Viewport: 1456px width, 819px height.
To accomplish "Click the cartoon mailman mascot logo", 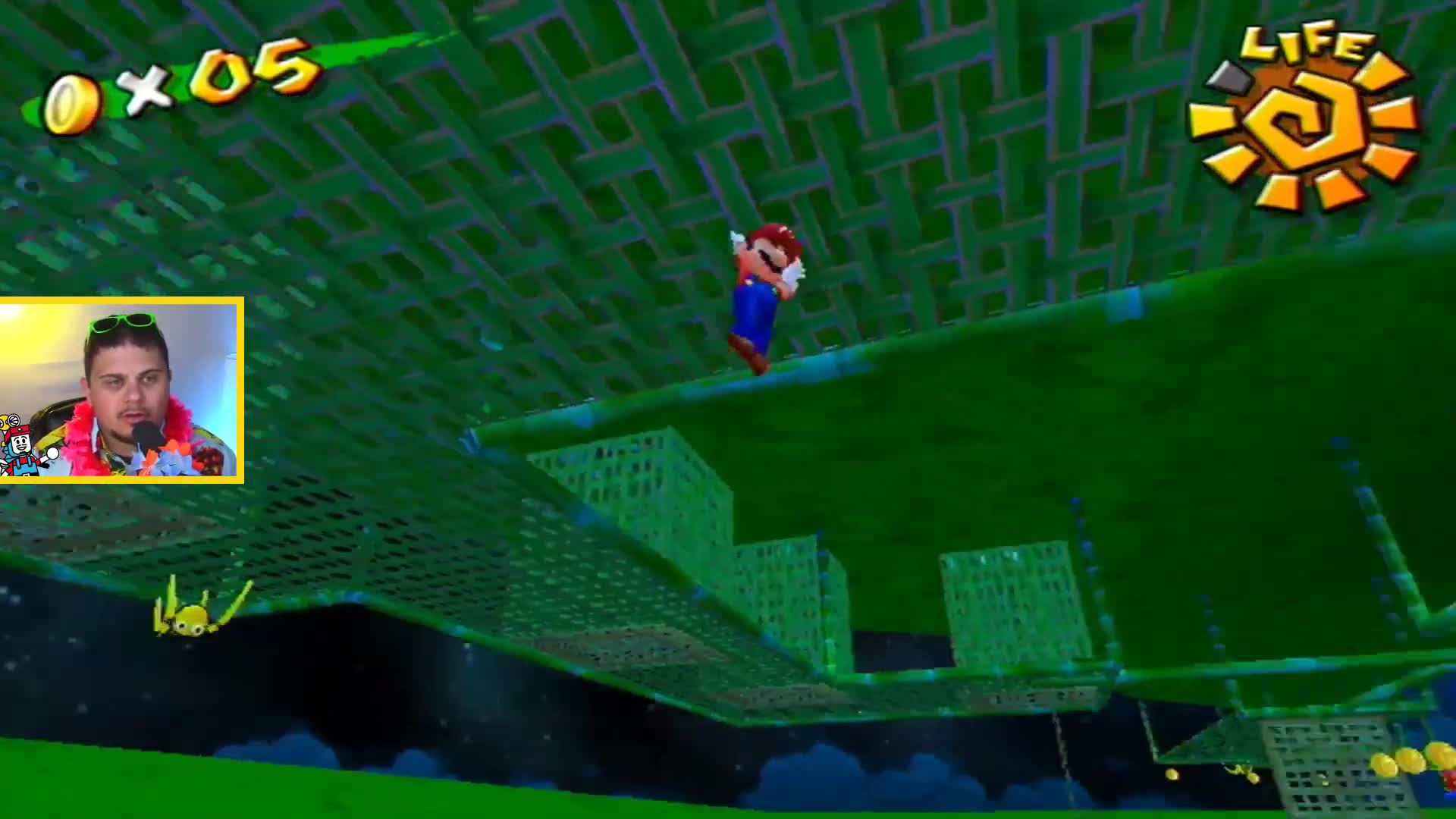I will 18,446.
